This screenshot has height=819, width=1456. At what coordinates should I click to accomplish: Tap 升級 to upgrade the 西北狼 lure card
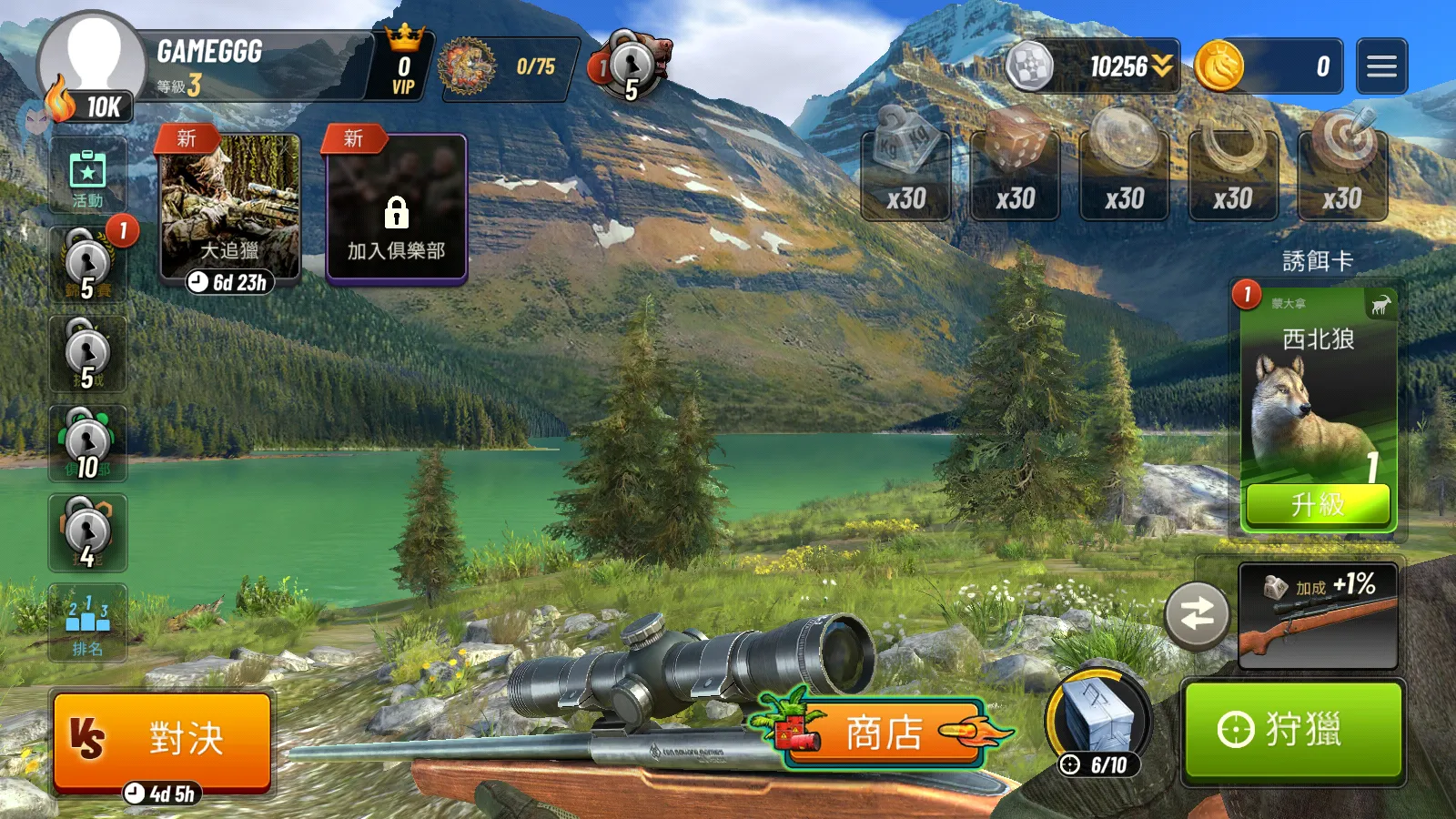coord(1317,502)
